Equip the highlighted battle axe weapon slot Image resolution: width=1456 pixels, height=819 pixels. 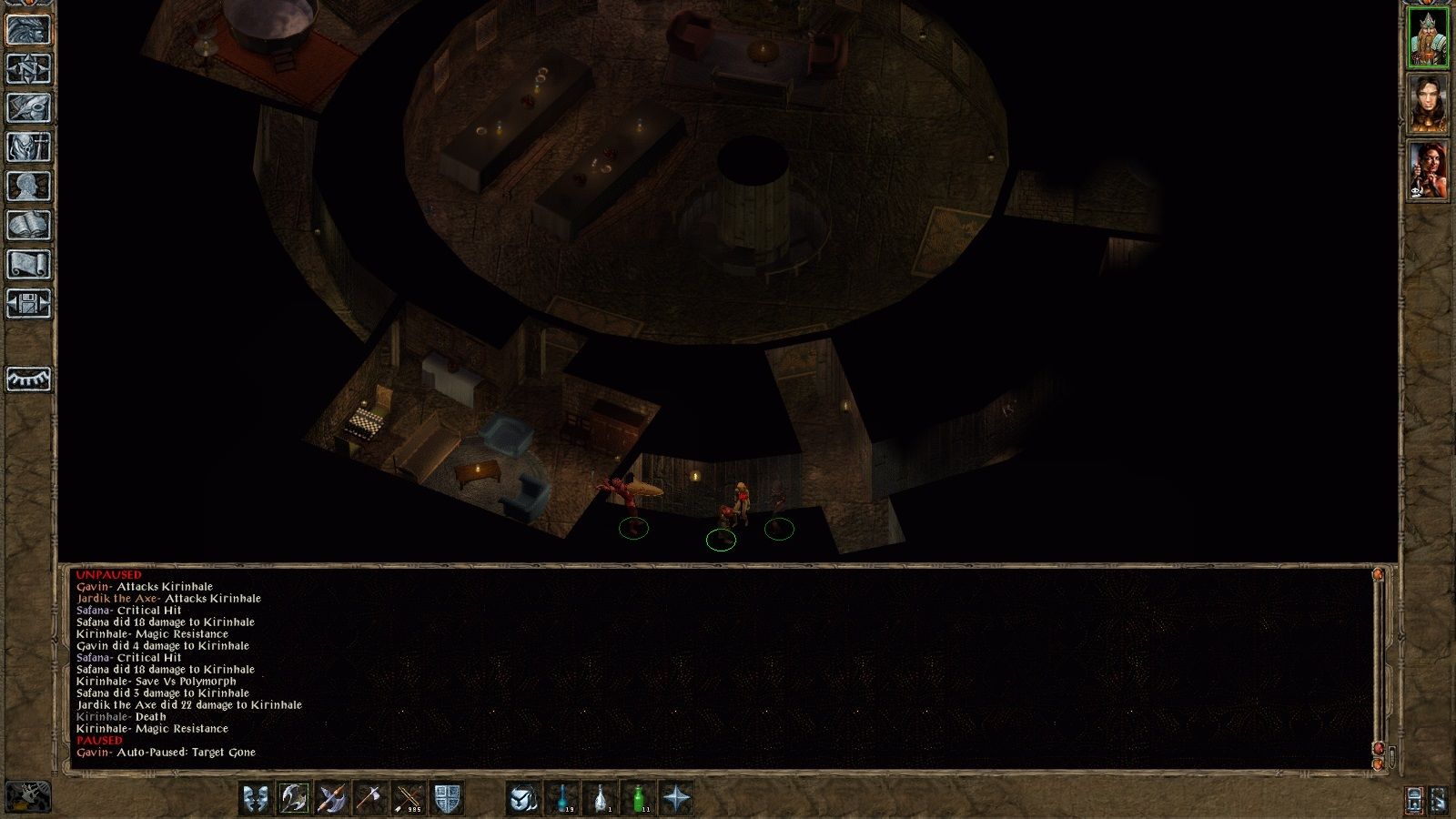[x=294, y=798]
